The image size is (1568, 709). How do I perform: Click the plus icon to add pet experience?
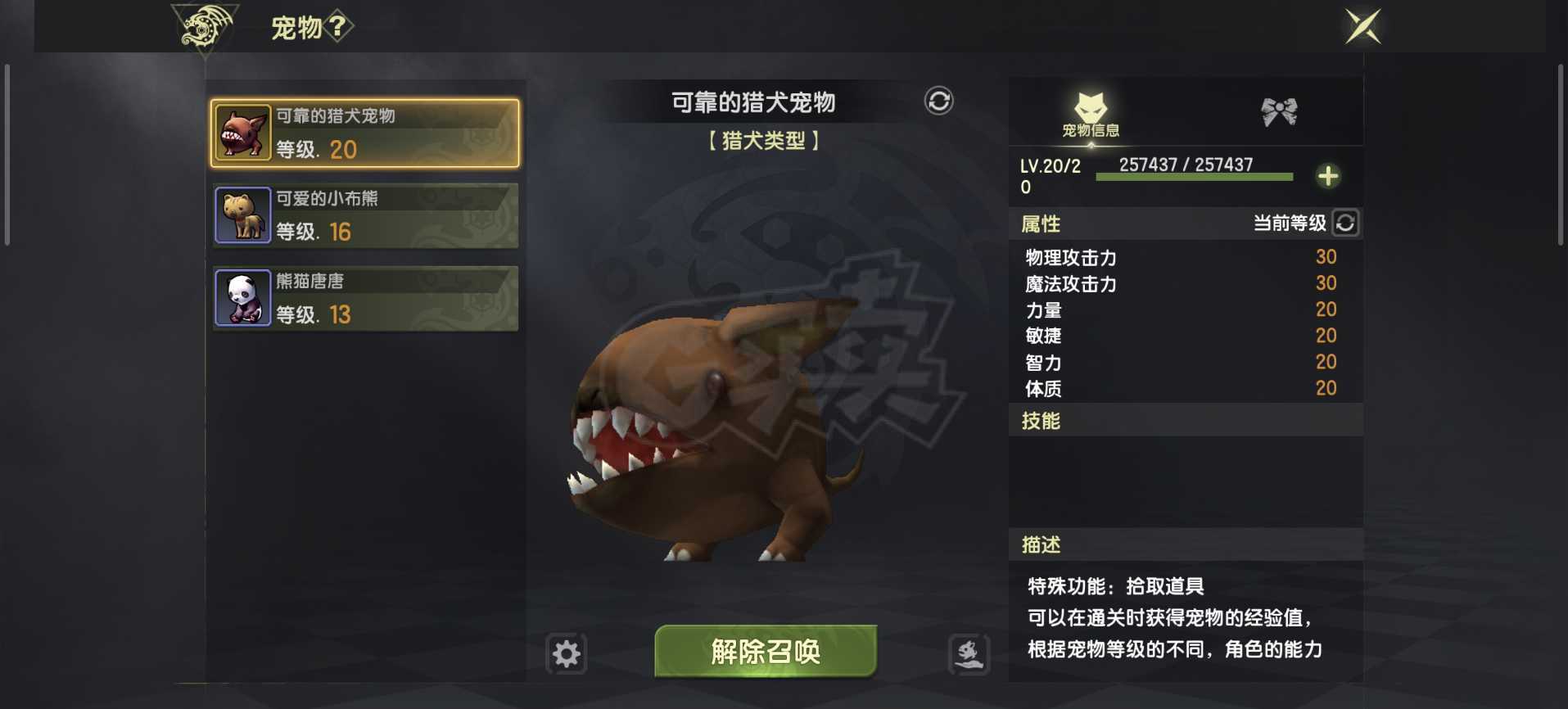pos(1330,175)
